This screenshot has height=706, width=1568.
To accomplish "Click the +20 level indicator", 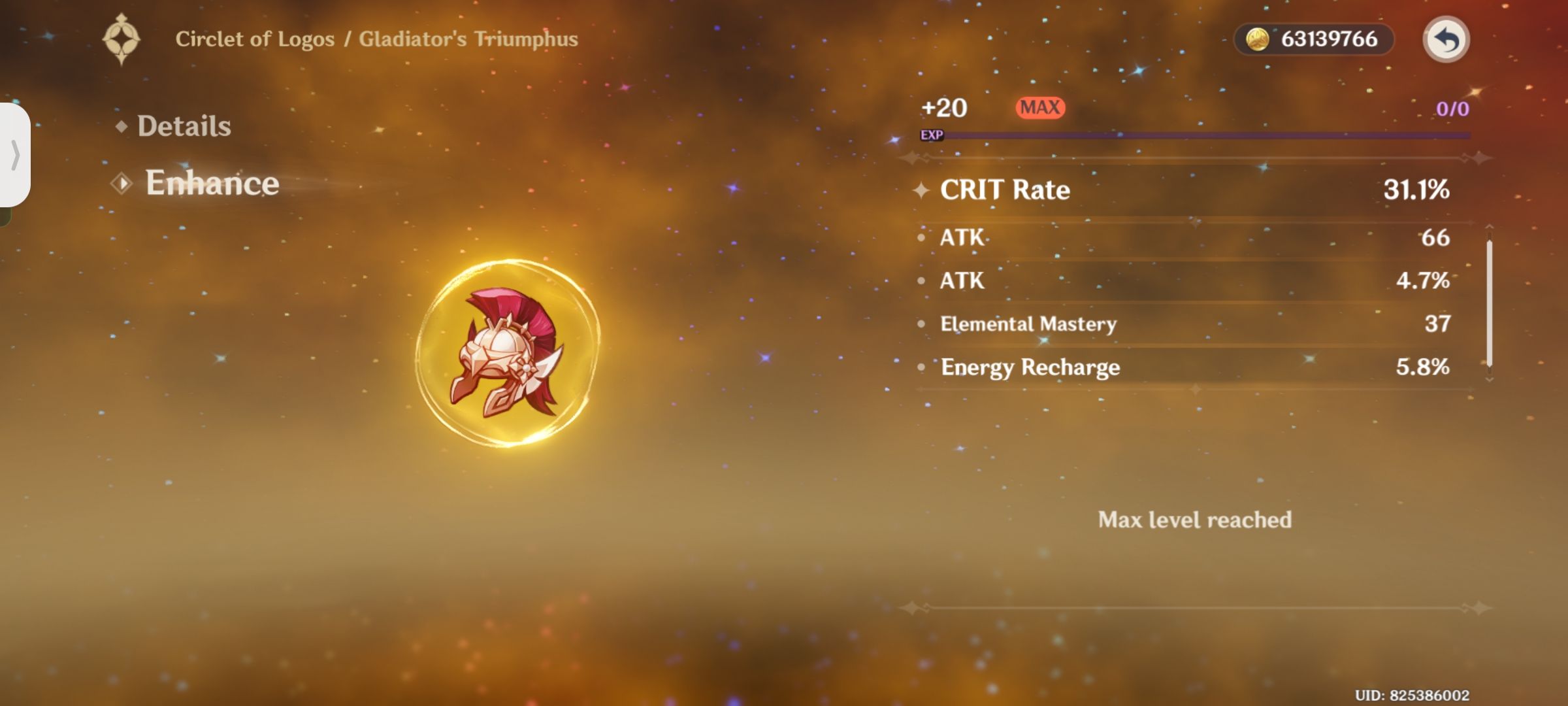I will 943,107.
